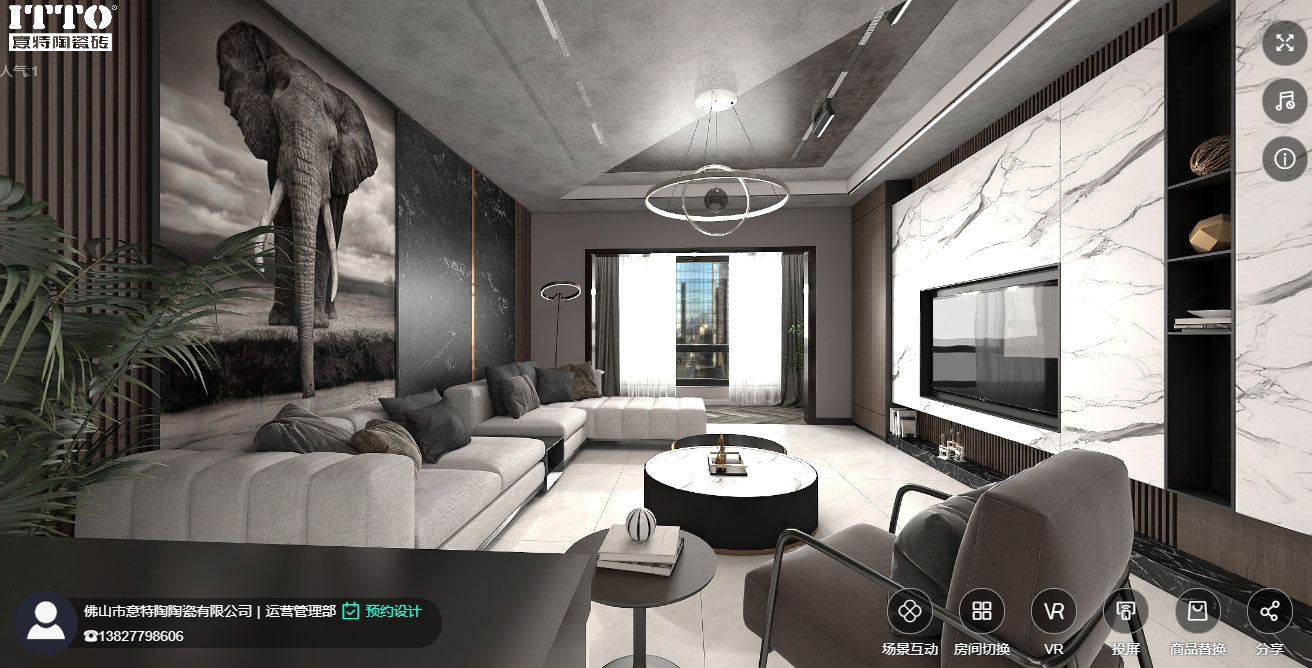Click the ITTO brand logo
The image size is (1312, 668).
(60, 27)
